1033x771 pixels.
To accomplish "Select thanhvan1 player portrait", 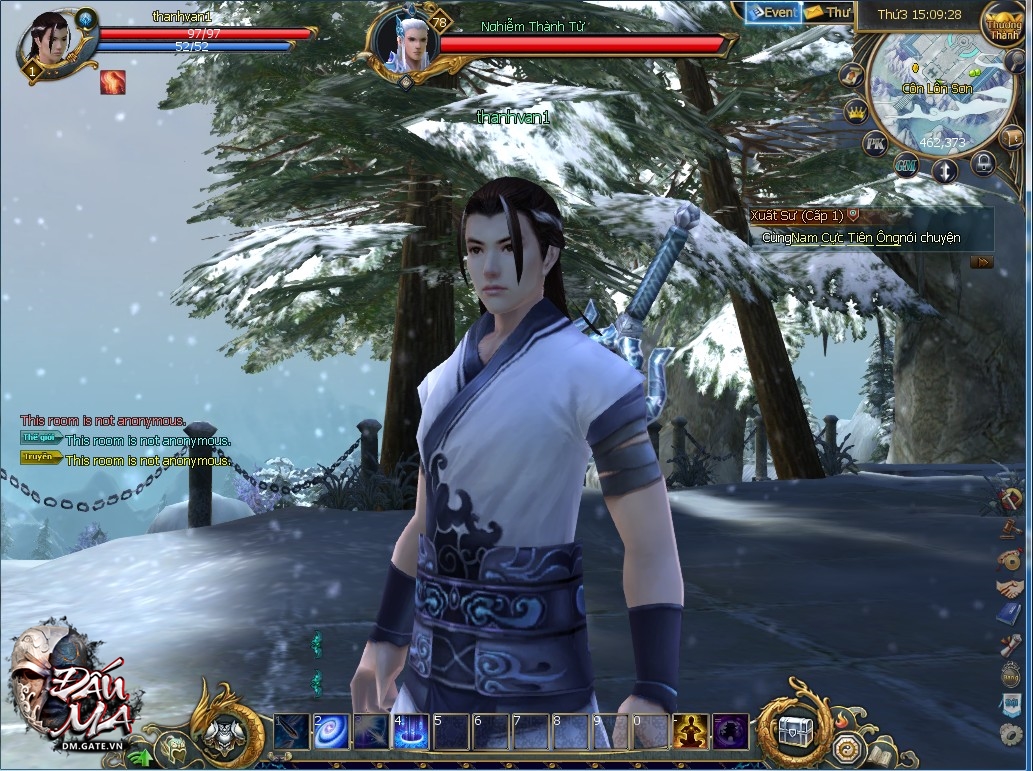I will click(x=43, y=45).
